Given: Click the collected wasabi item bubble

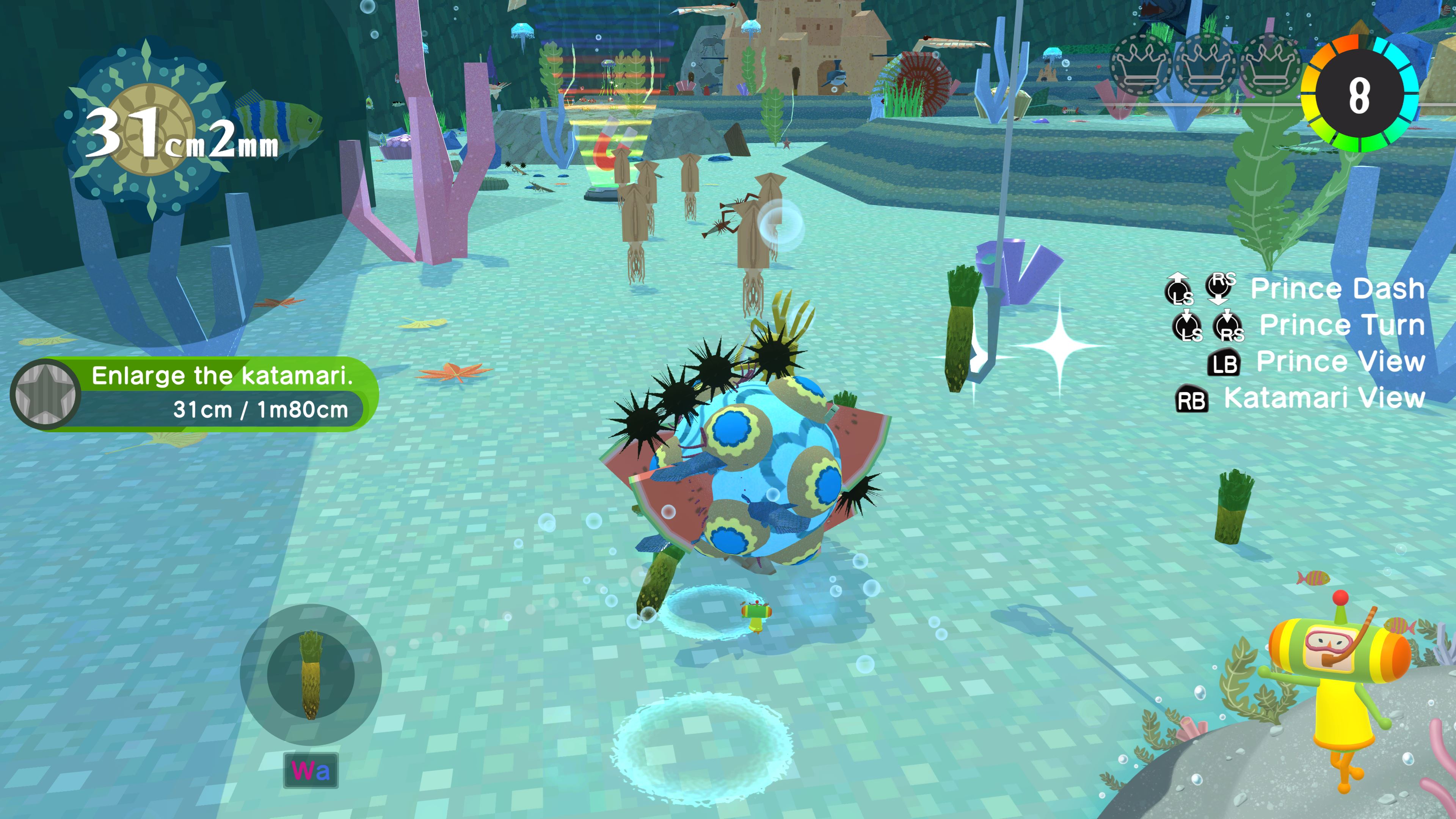Looking at the screenshot, I should (310, 674).
